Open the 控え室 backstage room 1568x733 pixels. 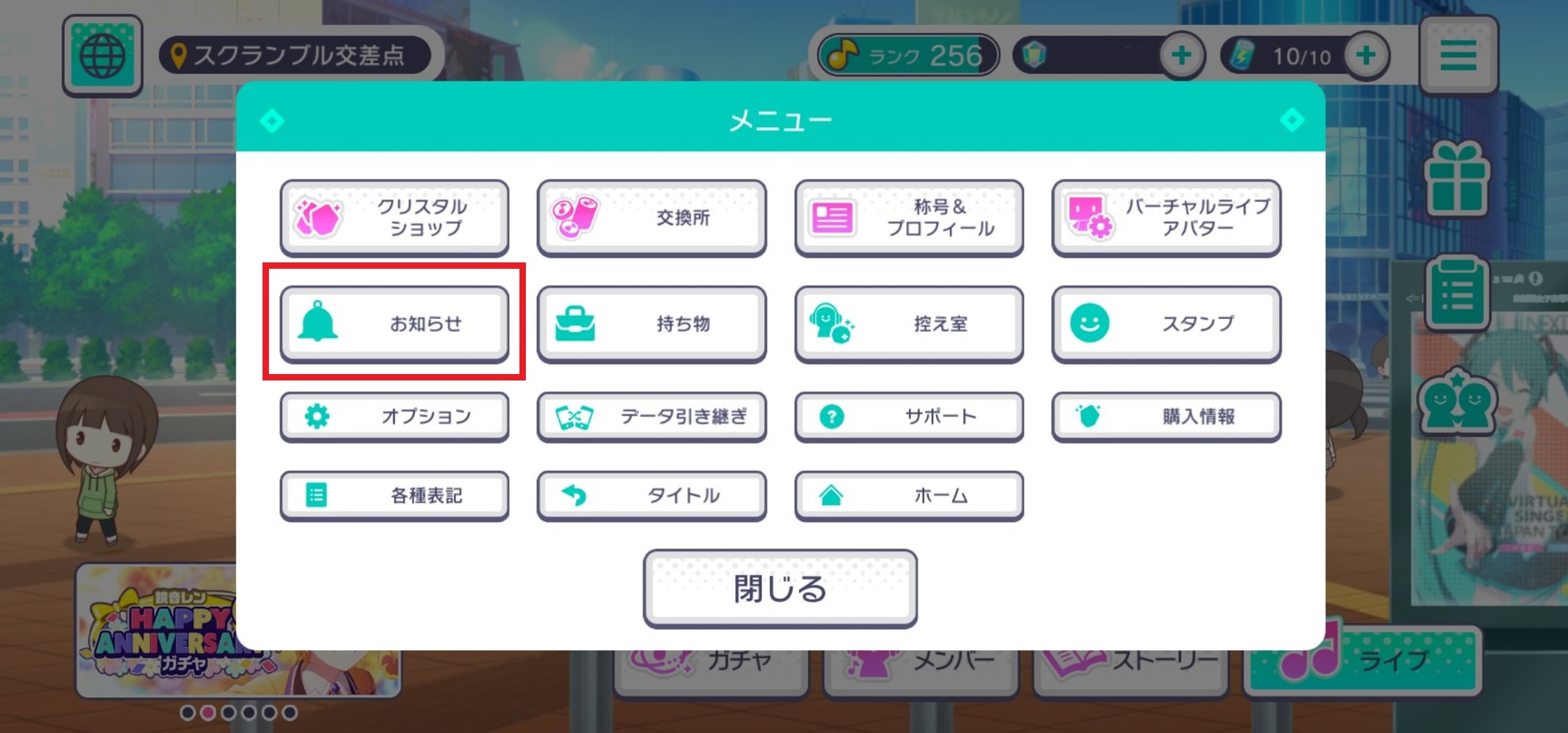coord(908,324)
